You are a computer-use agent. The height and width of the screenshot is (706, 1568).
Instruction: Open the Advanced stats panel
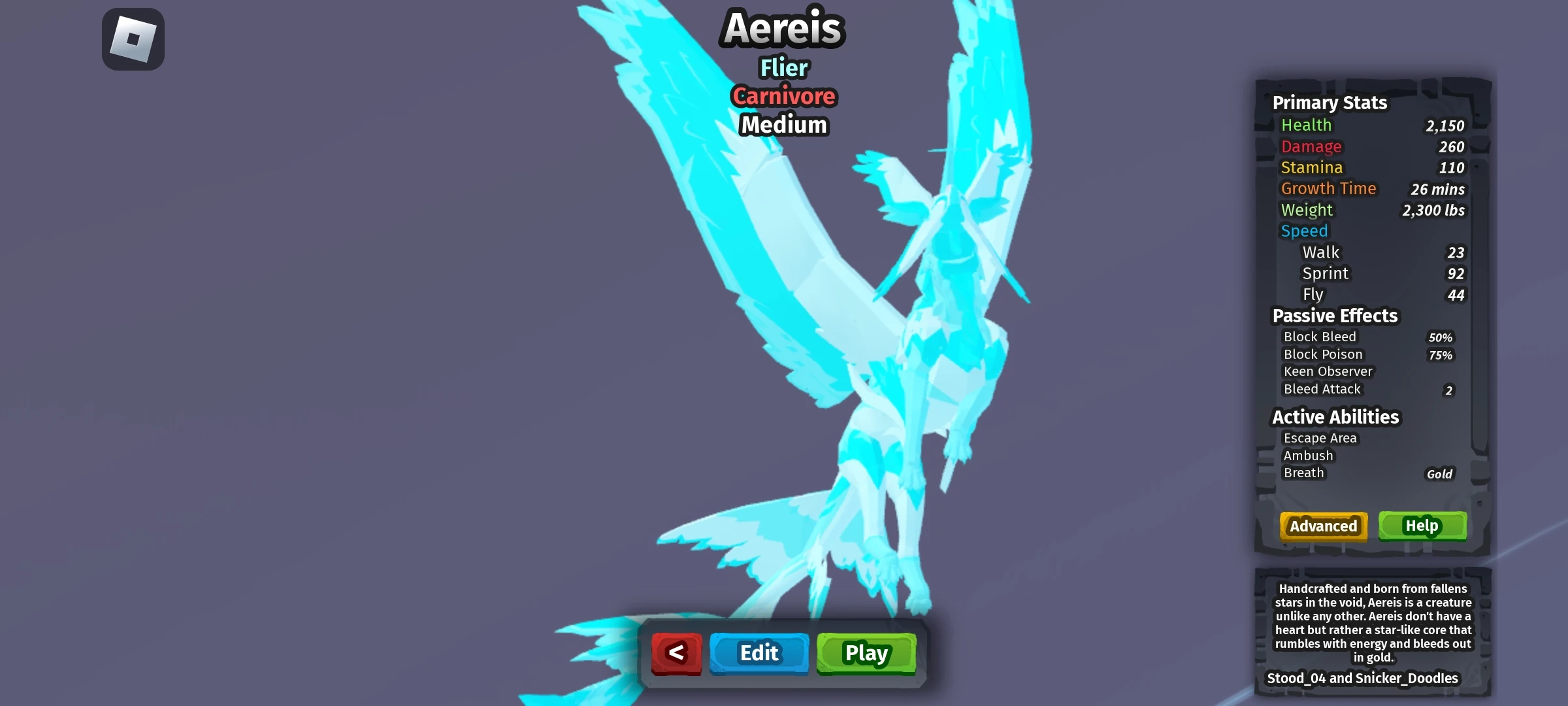(x=1323, y=526)
